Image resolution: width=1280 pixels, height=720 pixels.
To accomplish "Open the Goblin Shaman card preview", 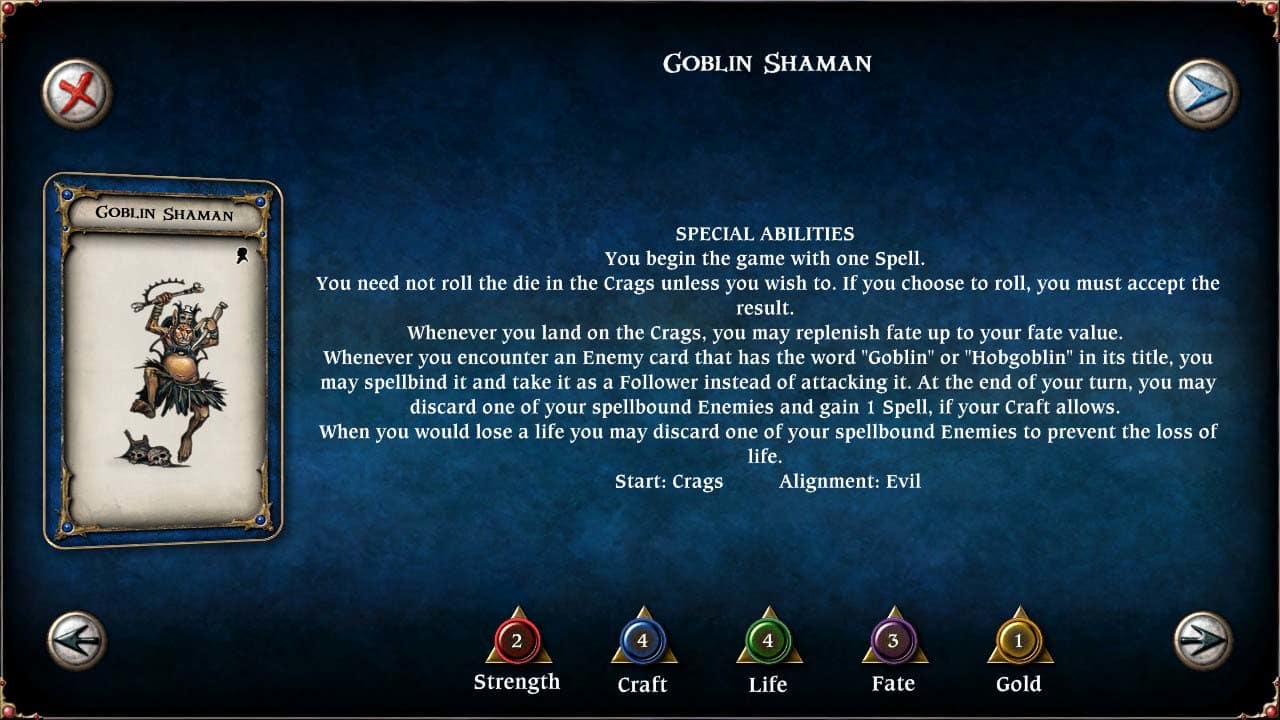I will click(x=166, y=362).
